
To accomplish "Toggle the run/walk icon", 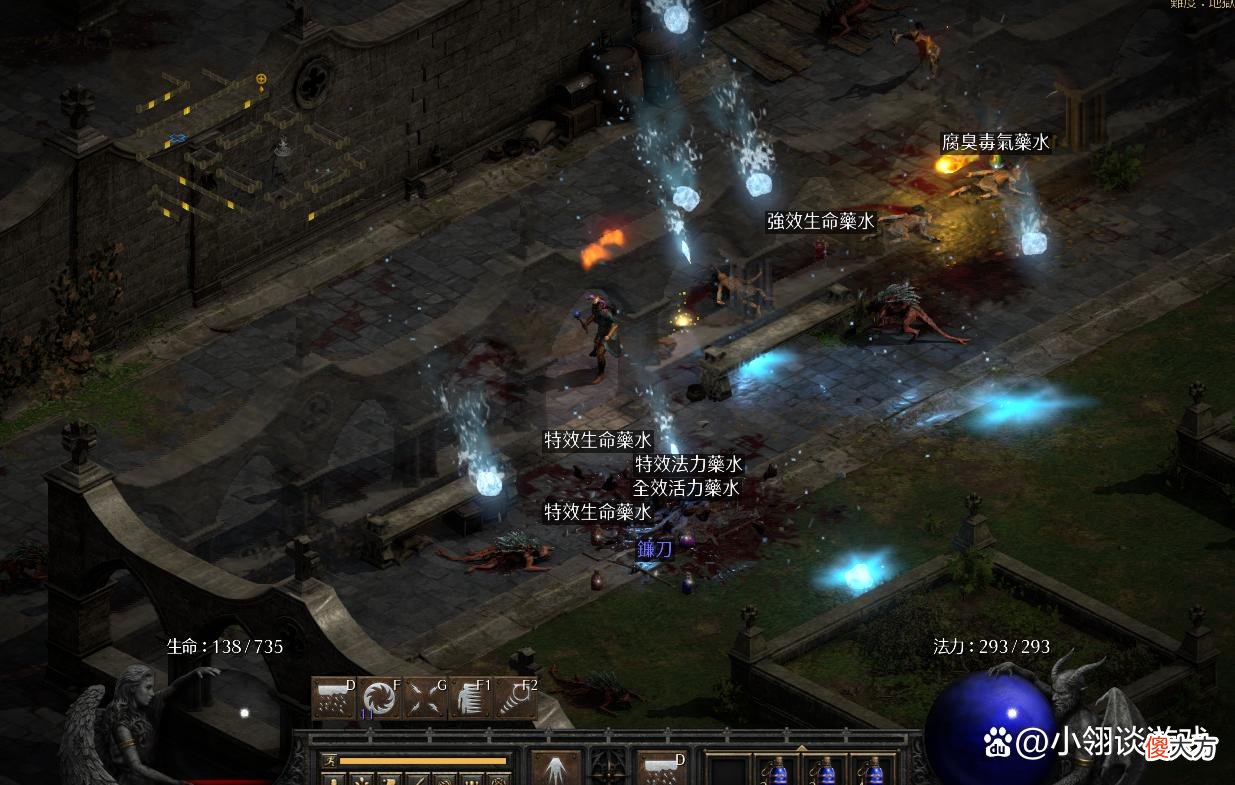I will point(330,761).
